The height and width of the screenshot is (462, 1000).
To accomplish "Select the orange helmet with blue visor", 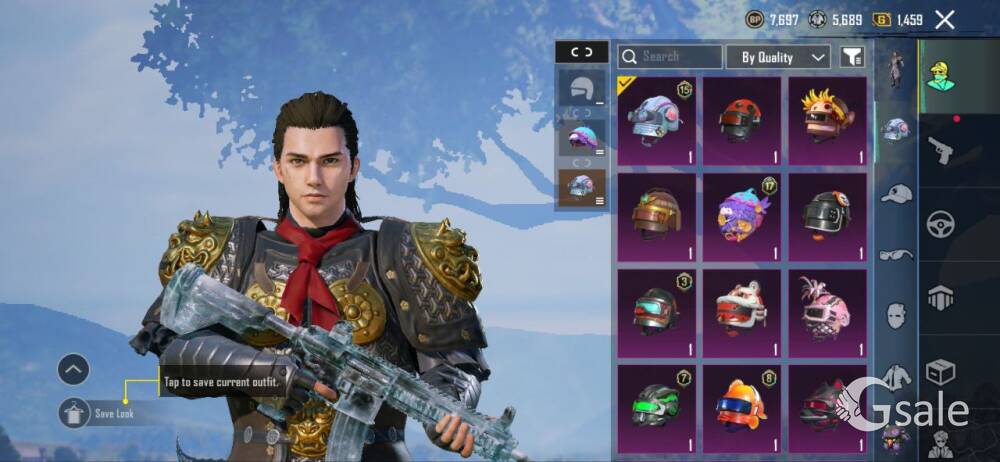I will (x=741, y=404).
